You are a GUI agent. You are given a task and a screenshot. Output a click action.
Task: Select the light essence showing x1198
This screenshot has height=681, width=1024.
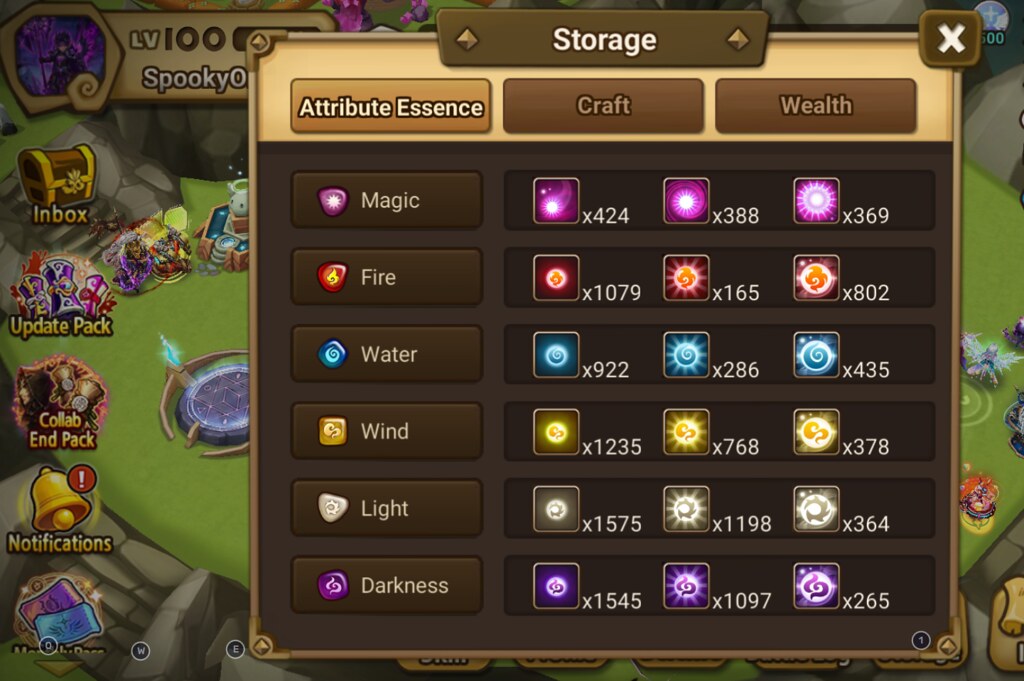(686, 508)
